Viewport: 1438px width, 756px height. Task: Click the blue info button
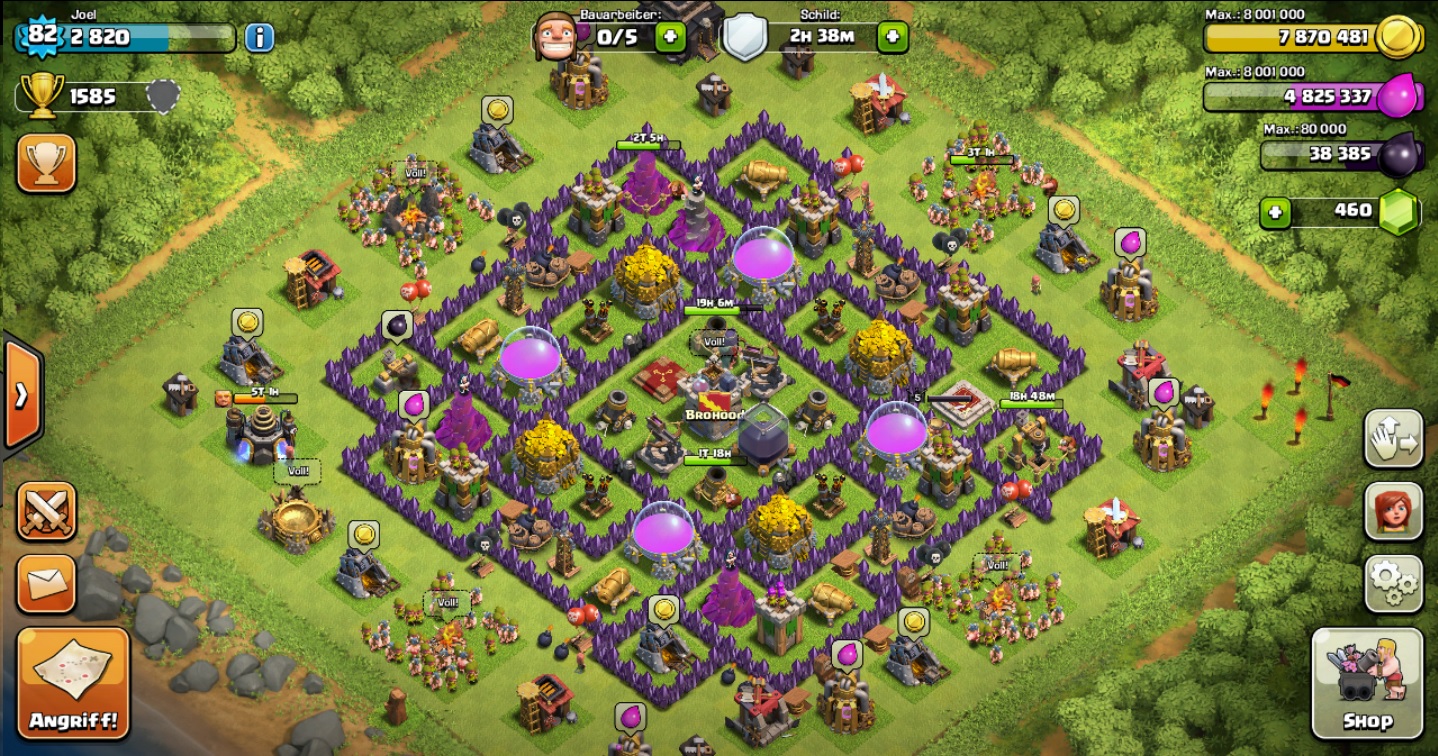tap(259, 38)
